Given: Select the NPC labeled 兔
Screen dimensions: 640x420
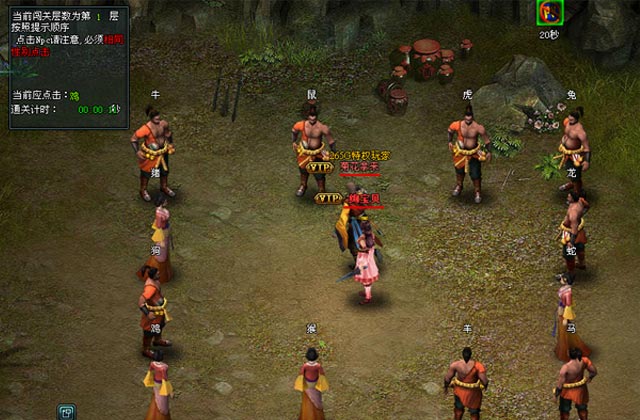Looking at the screenshot, I should pos(572,148).
